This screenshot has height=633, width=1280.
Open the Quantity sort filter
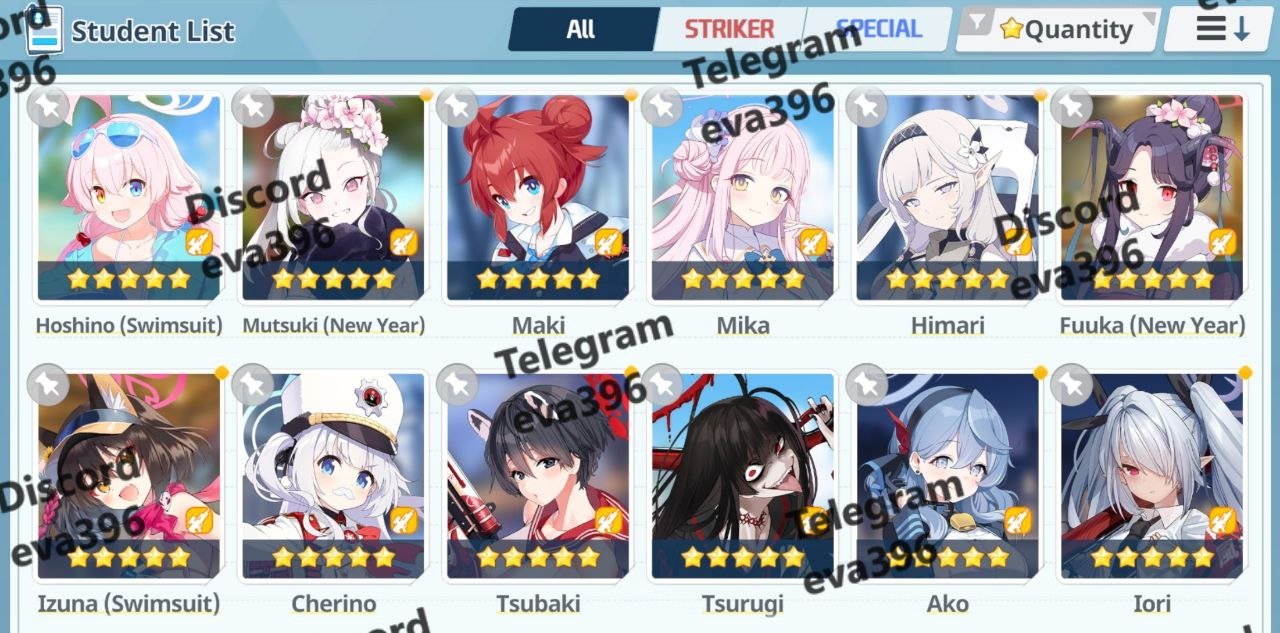(x=1060, y=30)
